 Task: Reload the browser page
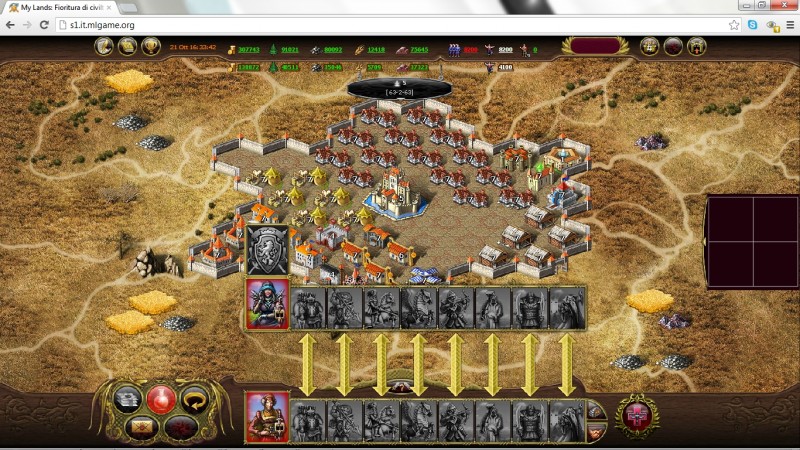click(x=44, y=24)
